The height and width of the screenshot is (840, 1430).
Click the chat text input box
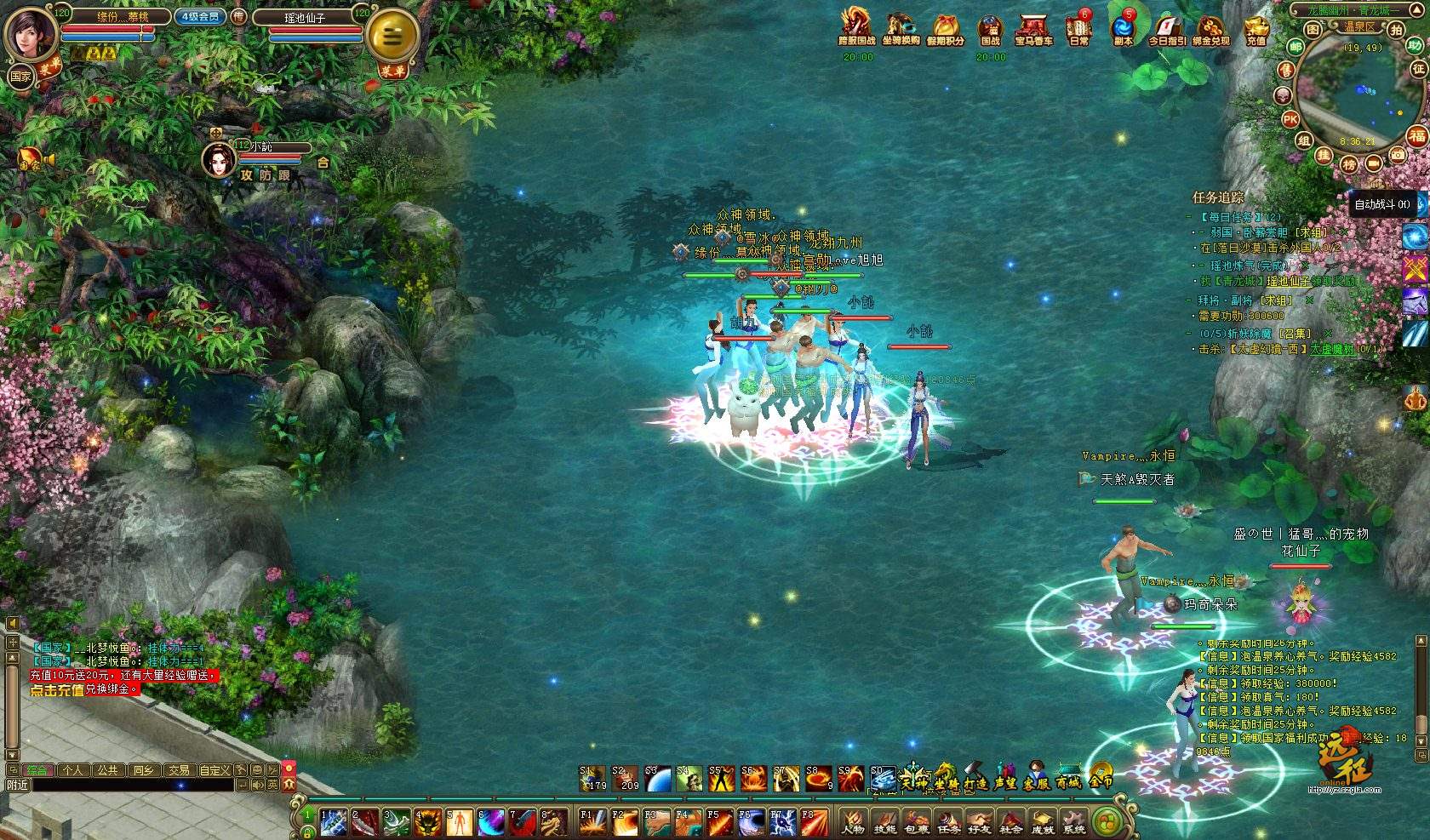(132, 785)
